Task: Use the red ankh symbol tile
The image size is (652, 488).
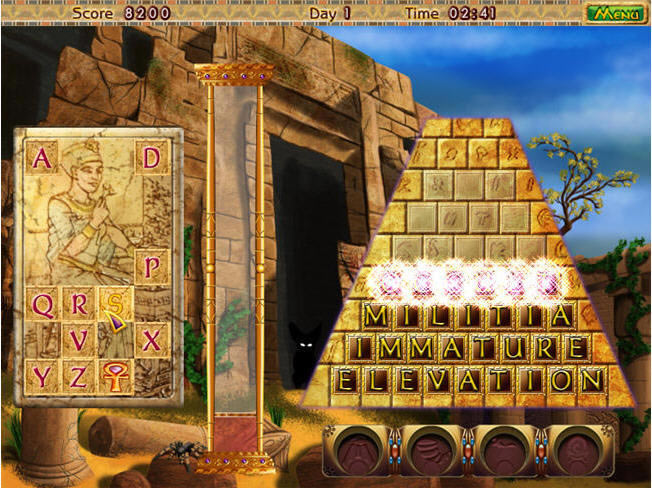Action: pos(116,376)
